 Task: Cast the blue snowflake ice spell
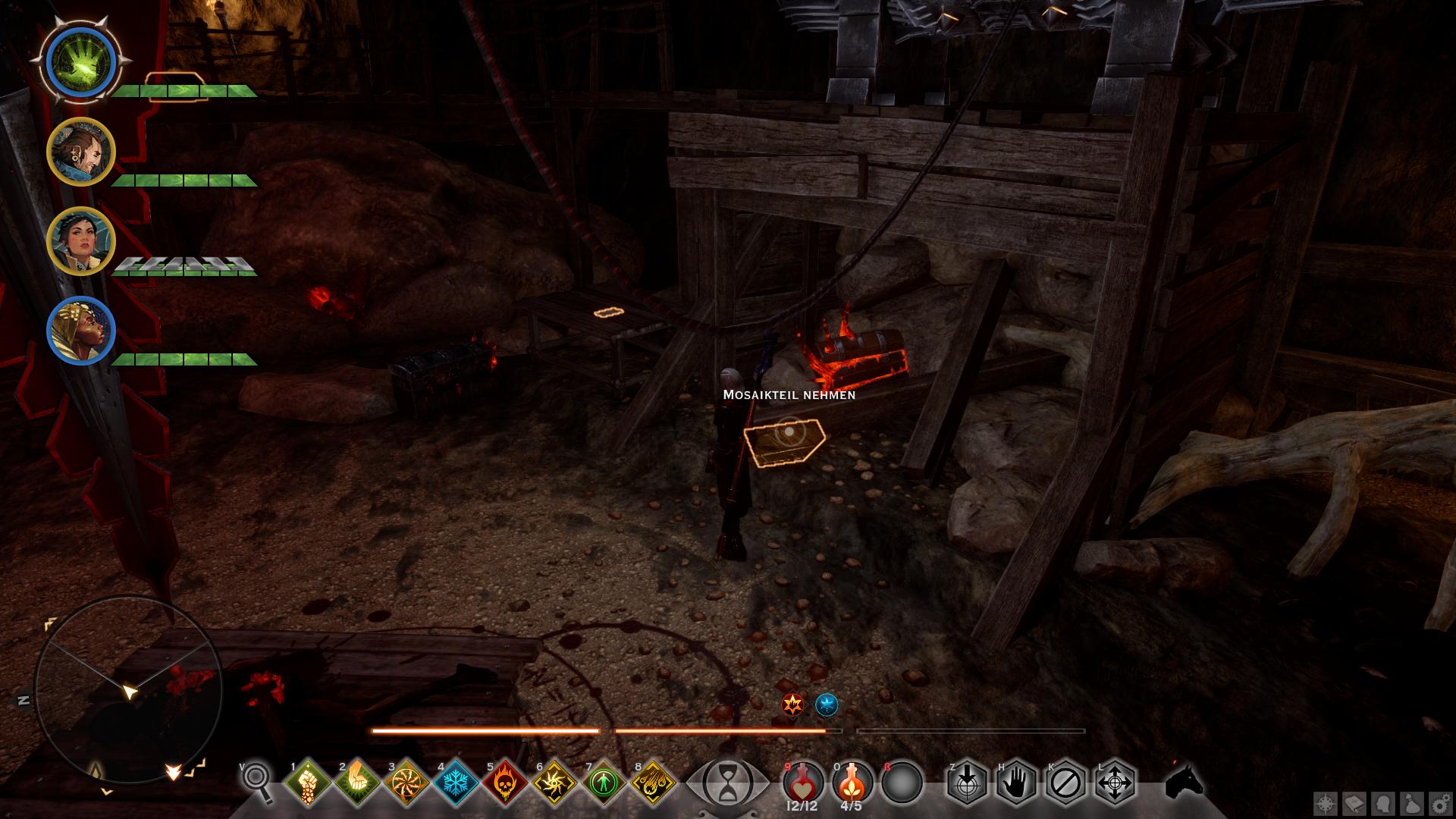click(x=456, y=782)
